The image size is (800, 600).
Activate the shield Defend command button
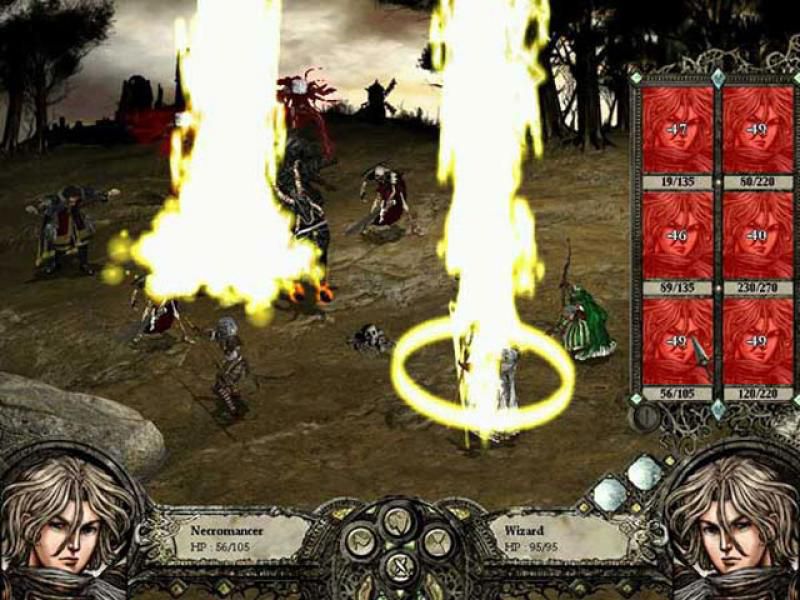pos(400,519)
